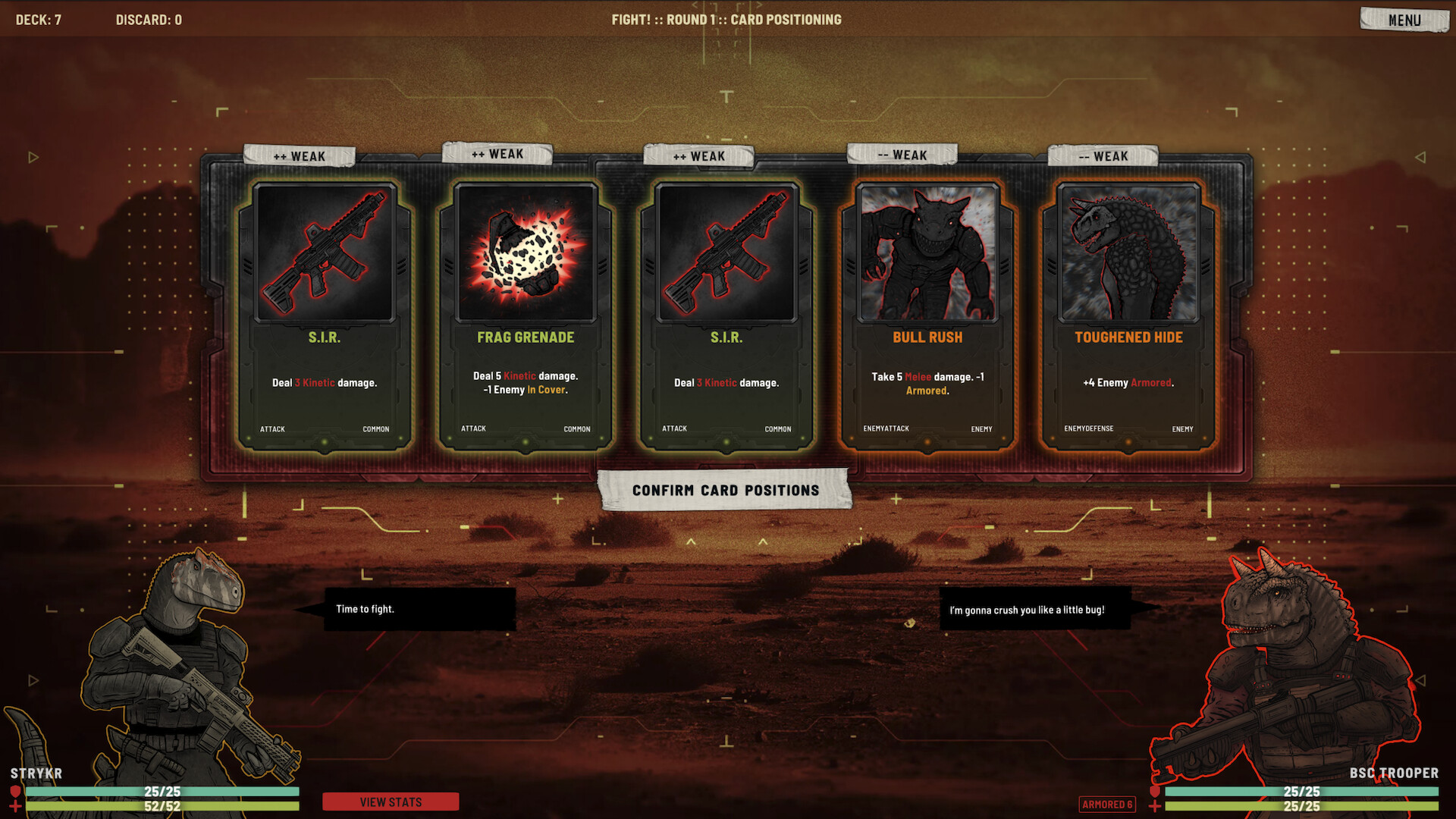The height and width of the screenshot is (819, 1456).
Task: Select the Bull Rush enemy card artwork
Action: pyautogui.click(x=927, y=254)
